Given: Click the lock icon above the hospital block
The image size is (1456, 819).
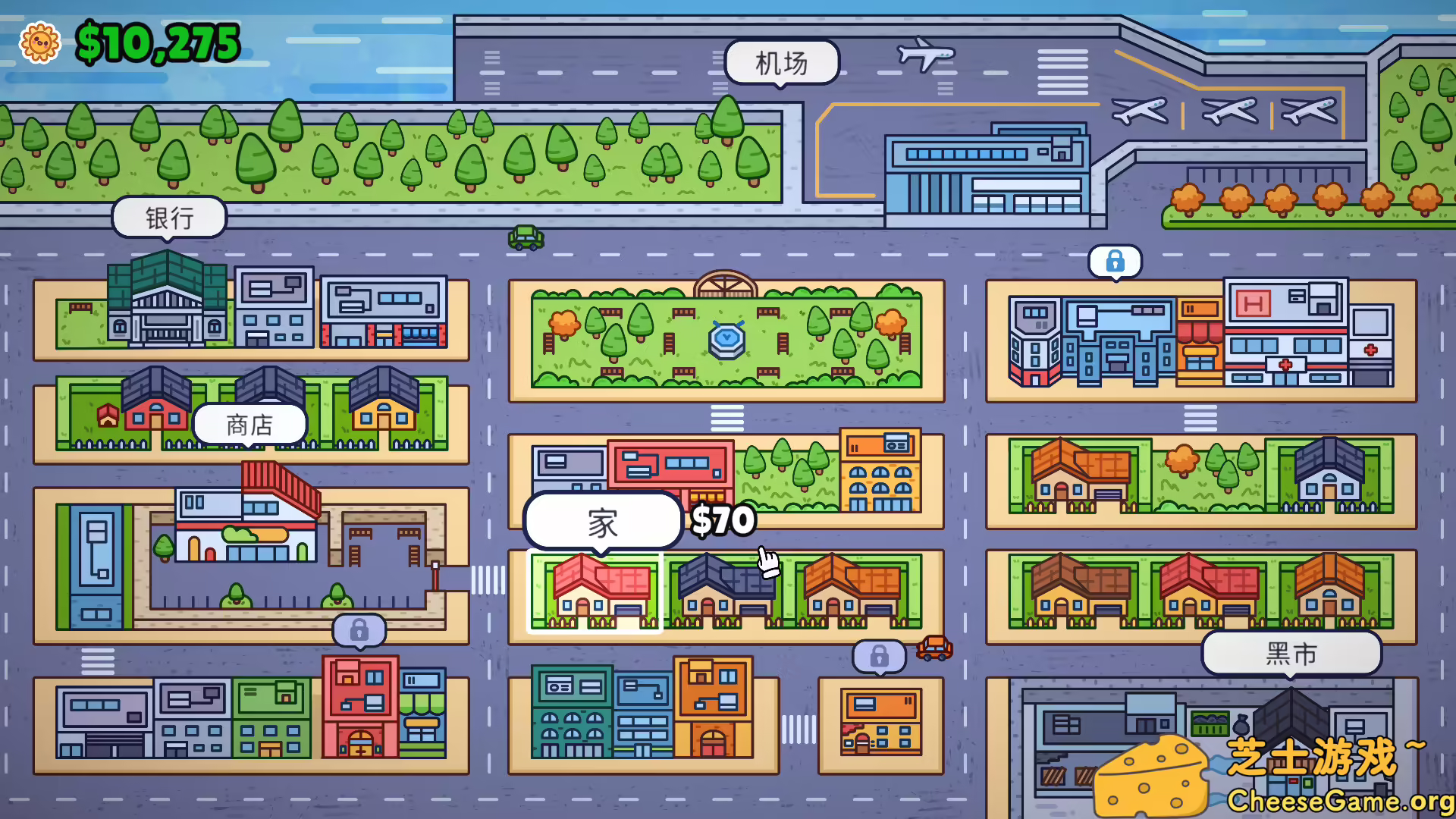Looking at the screenshot, I should (1115, 261).
